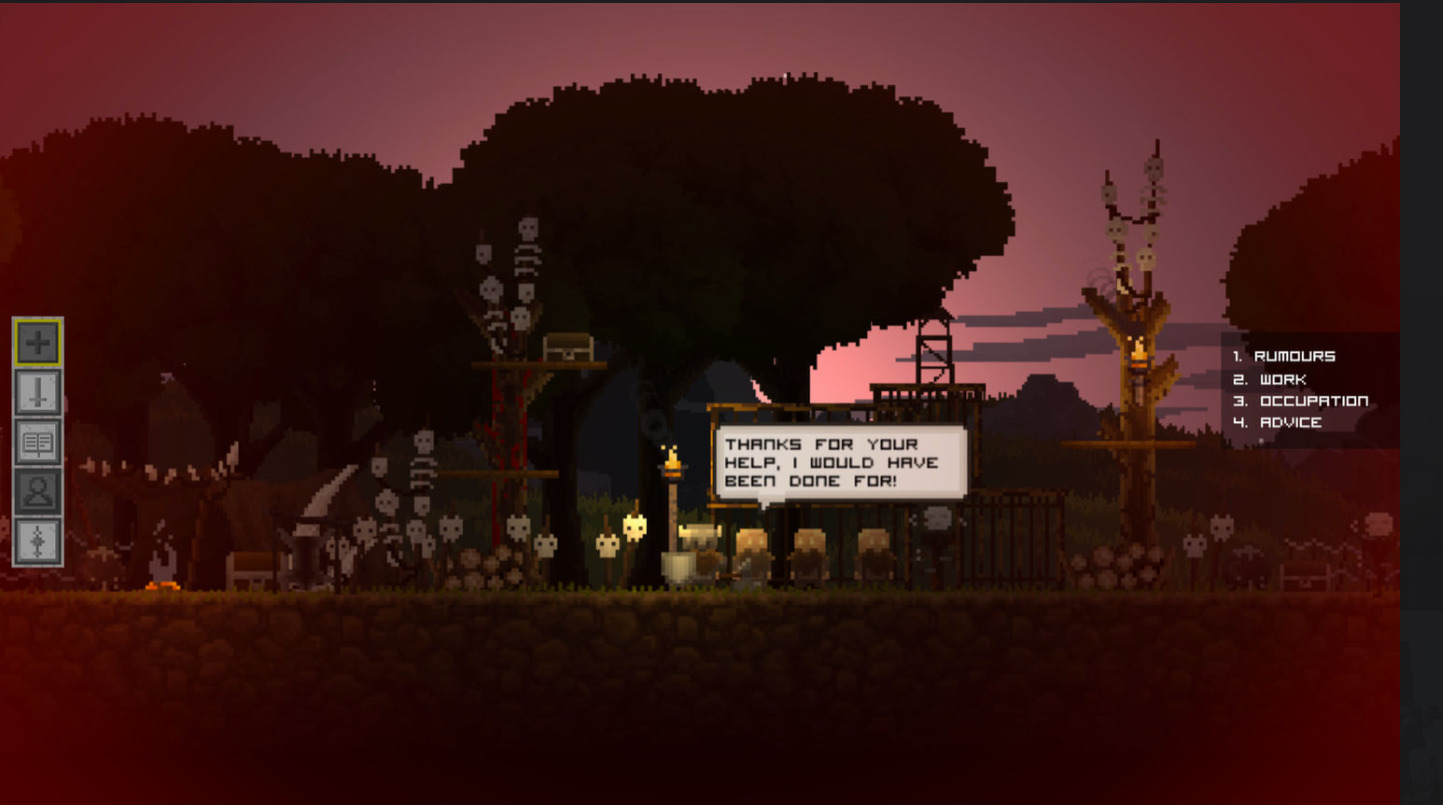Viewport: 1443px width, 805px height.
Task: Select the ornate dagger icon at sidebar bottom
Action: [x=38, y=541]
